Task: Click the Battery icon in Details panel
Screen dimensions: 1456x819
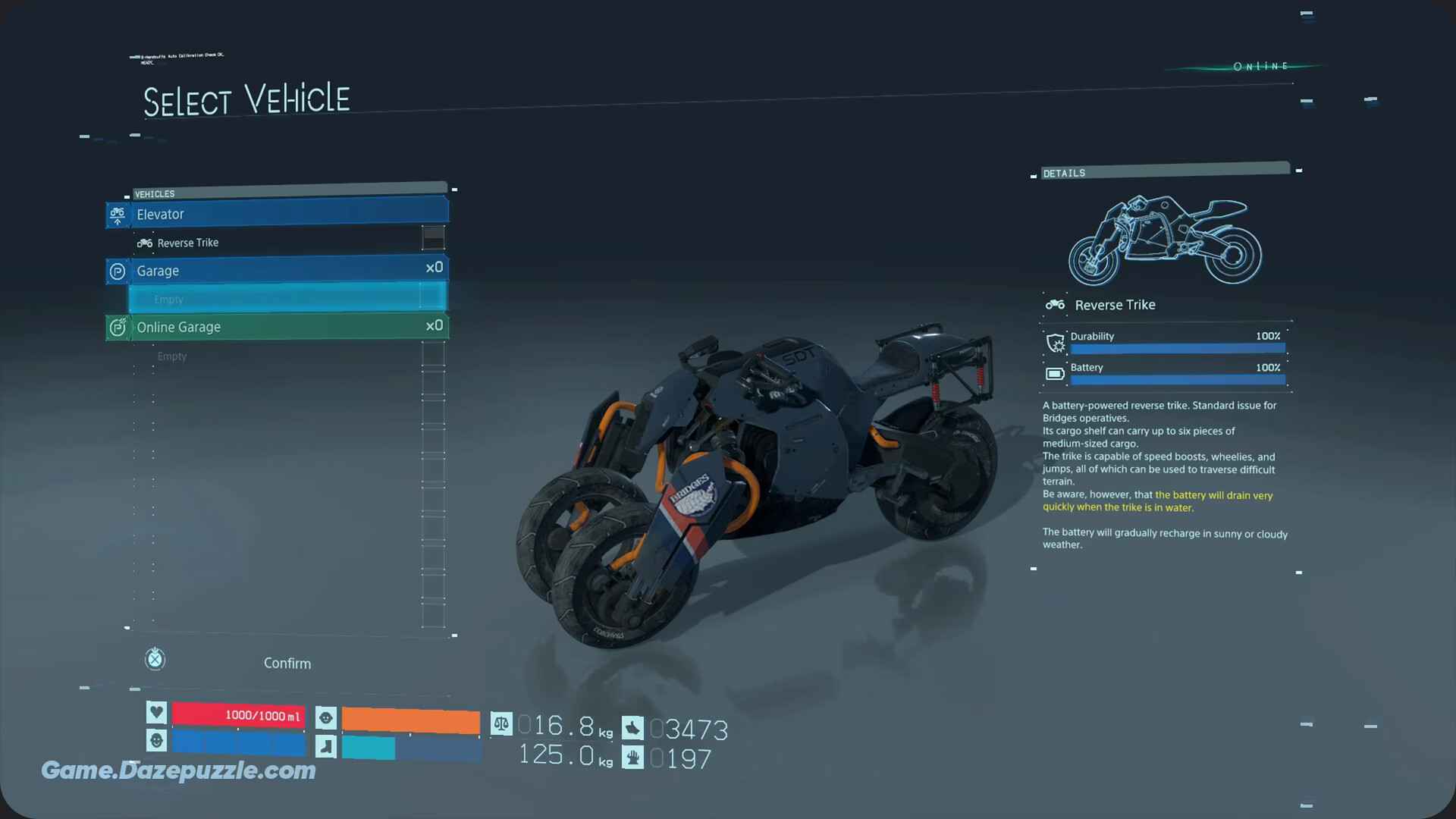Action: (1055, 373)
